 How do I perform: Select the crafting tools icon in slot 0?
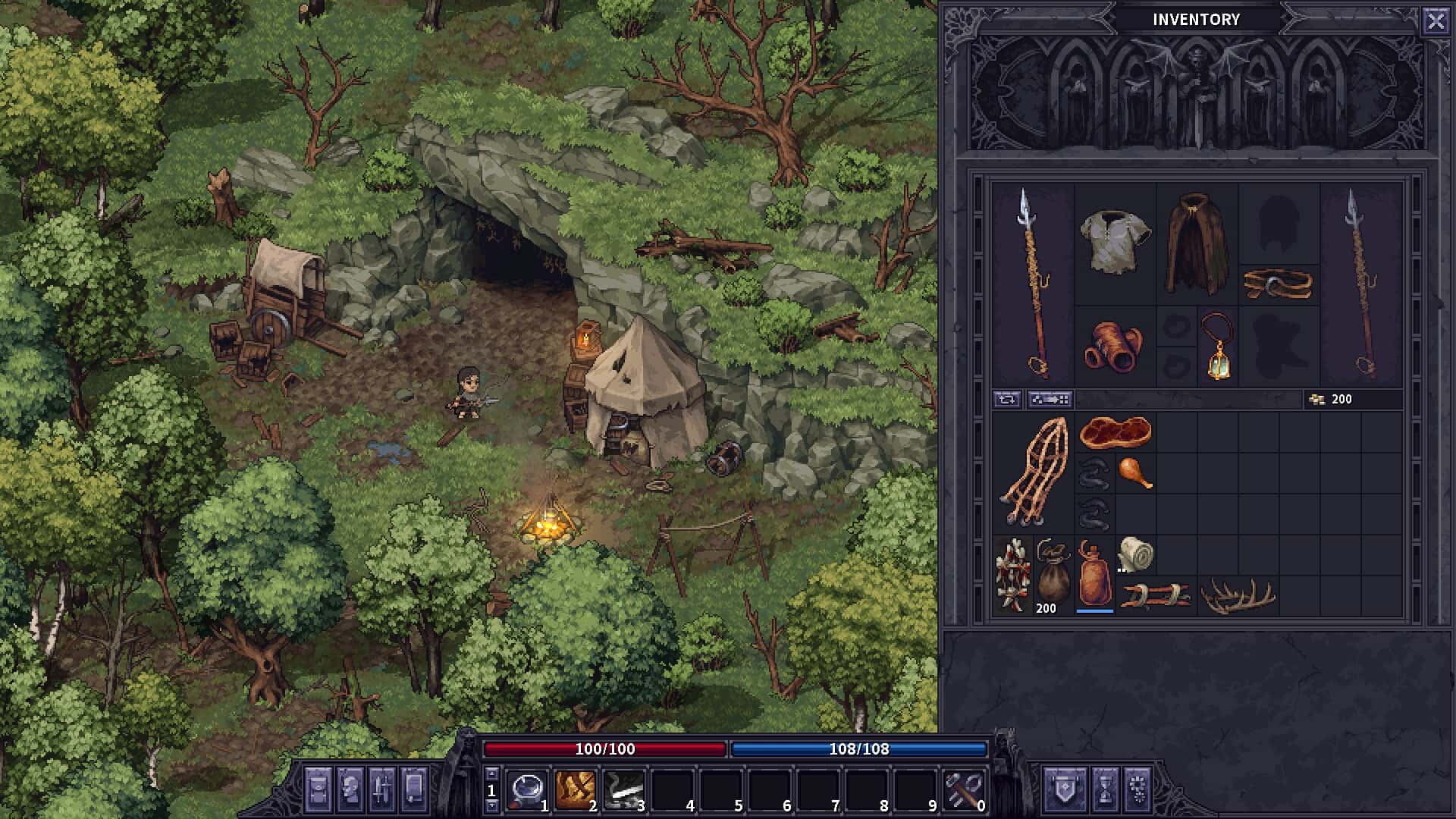tap(964, 789)
